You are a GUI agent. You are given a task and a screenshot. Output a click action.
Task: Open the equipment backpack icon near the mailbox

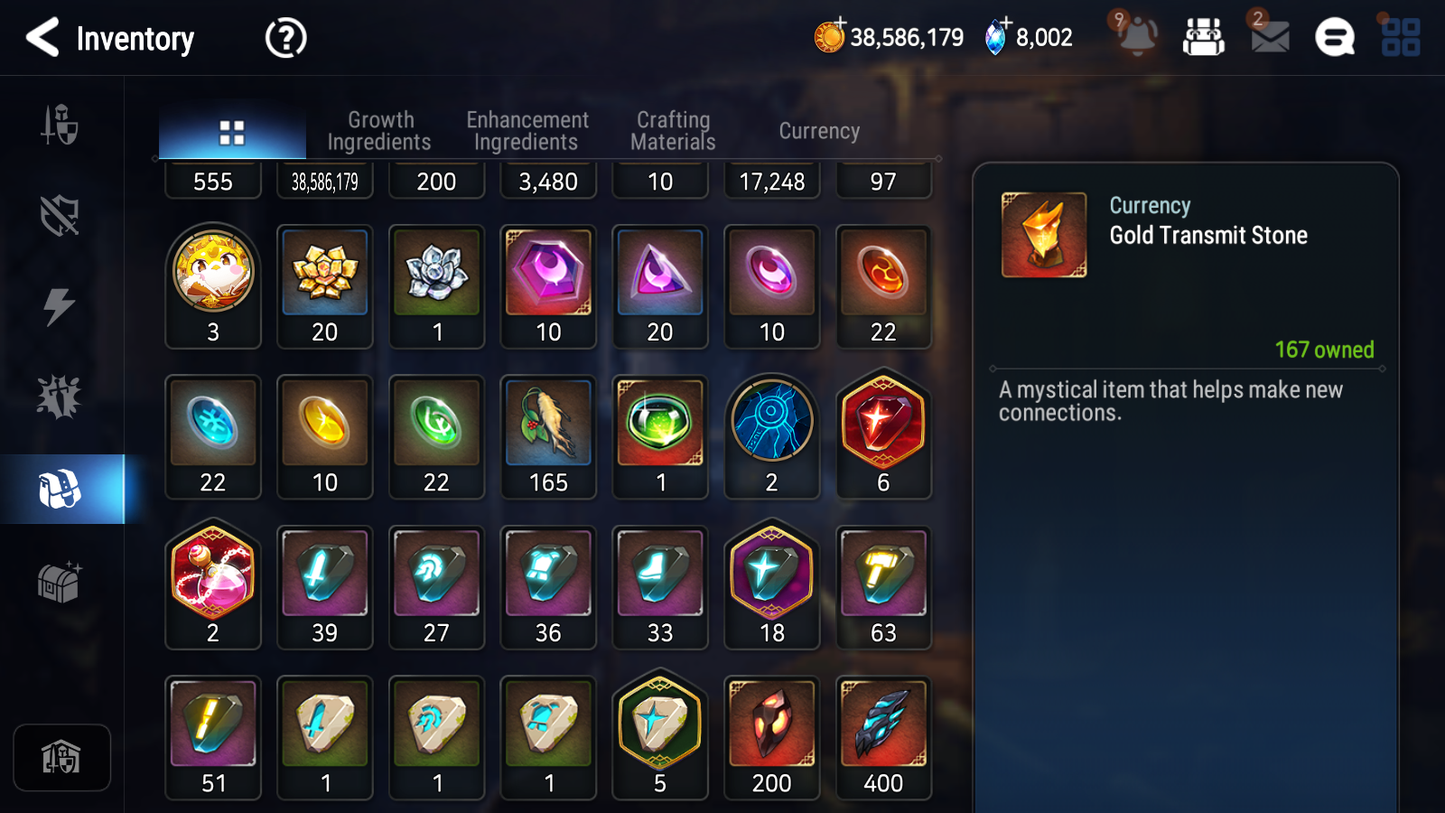[1203, 37]
